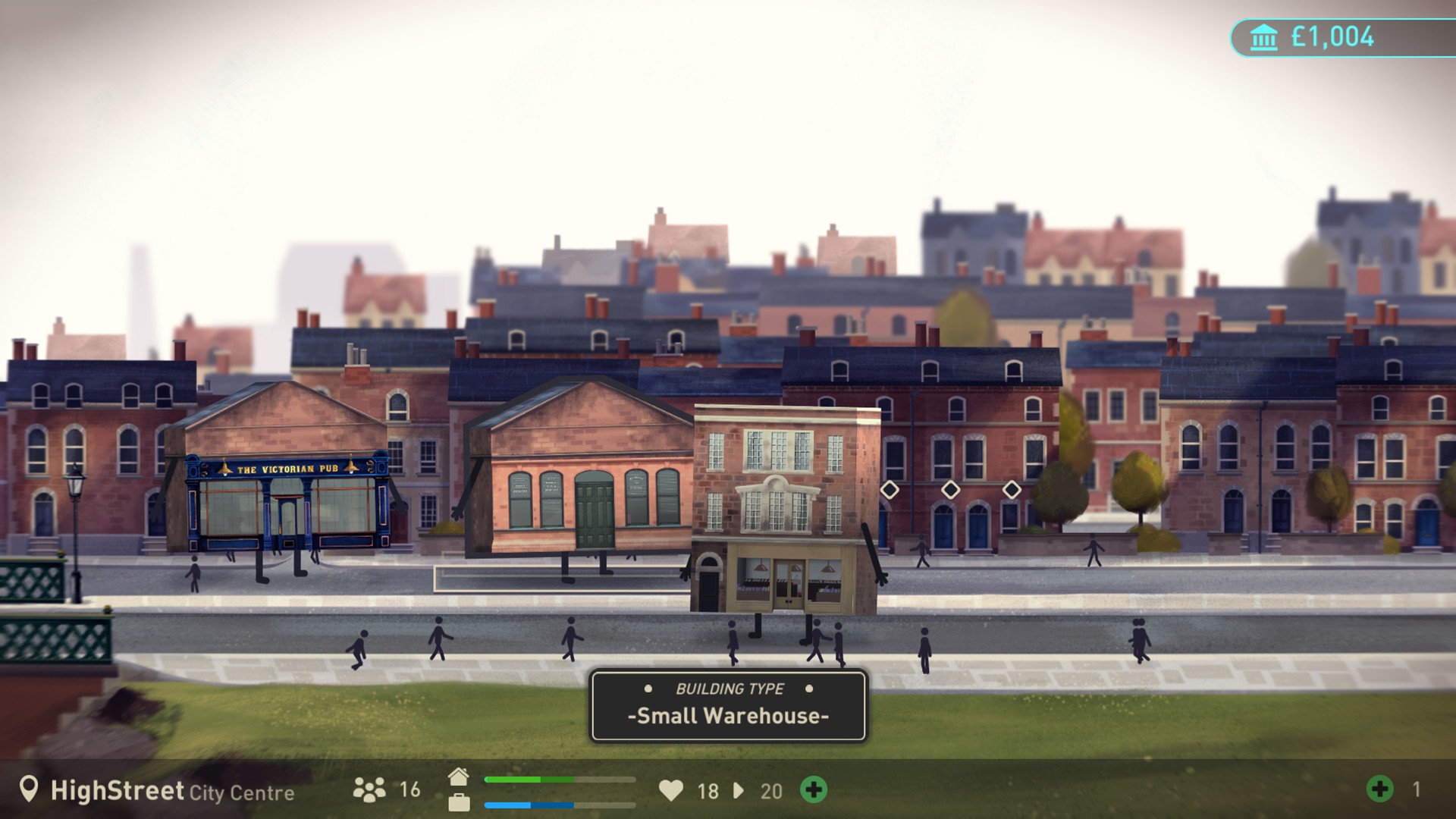The image size is (1456, 819).
Task: Click the diamond marker on the leftmost terrace door
Action: coord(890,490)
